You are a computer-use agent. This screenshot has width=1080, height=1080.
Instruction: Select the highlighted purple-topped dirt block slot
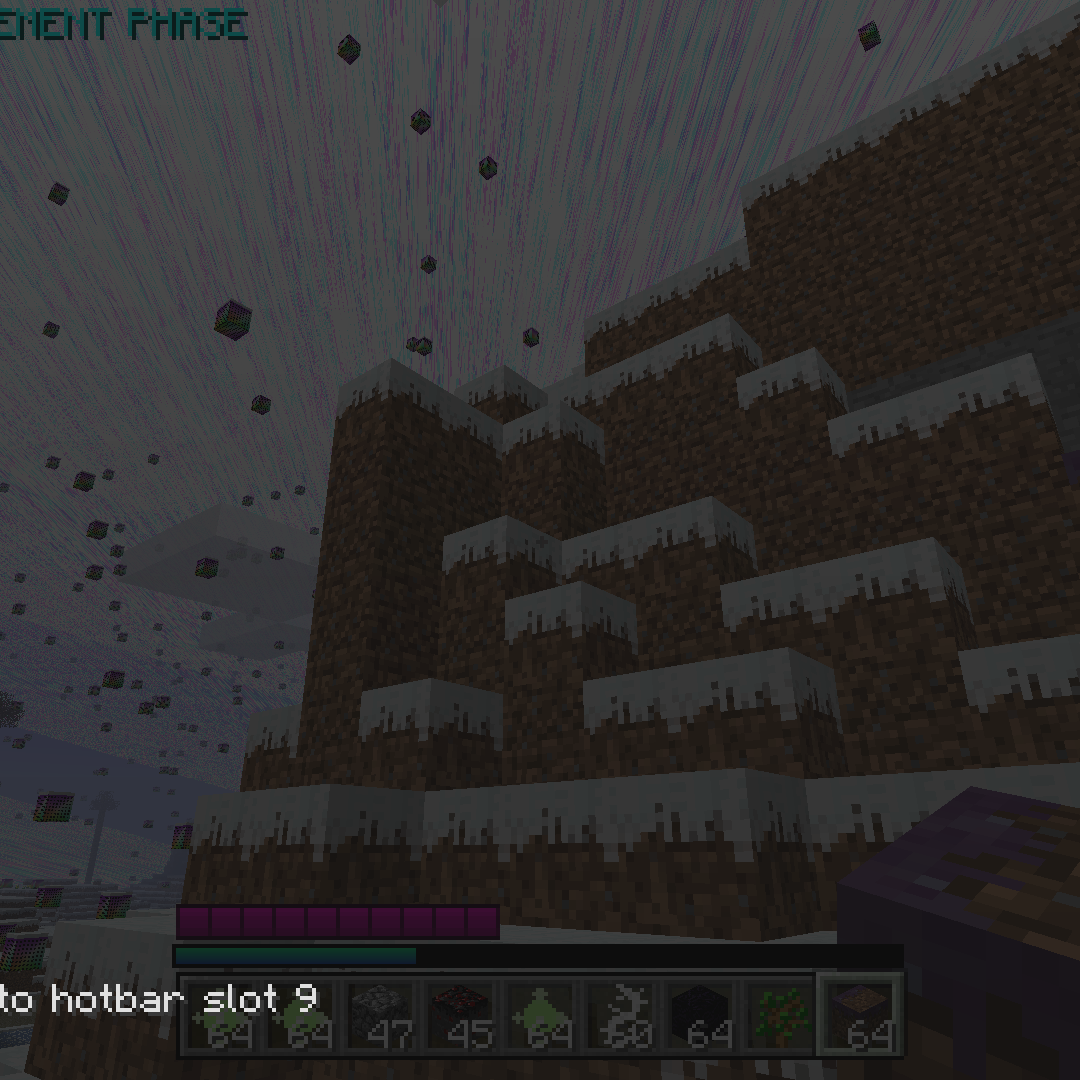pyautogui.click(x=860, y=1014)
